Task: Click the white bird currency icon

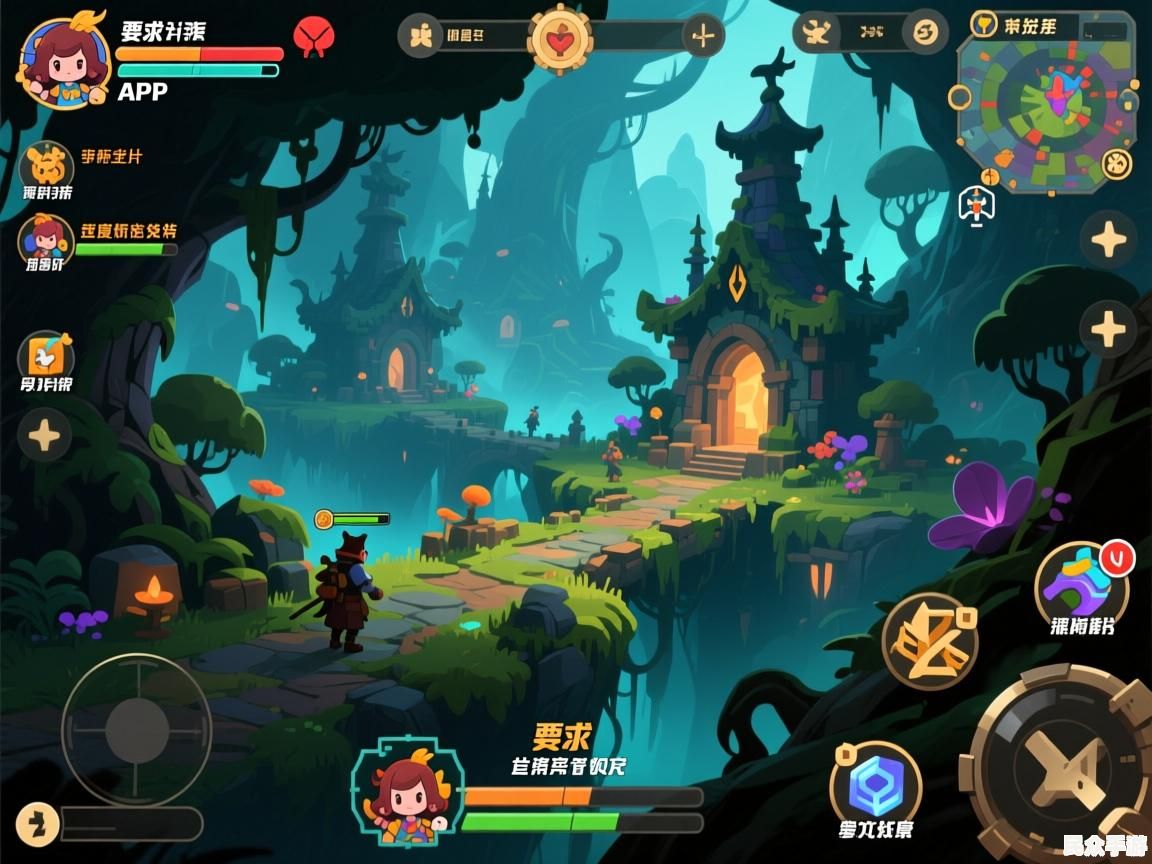Action: tap(818, 33)
